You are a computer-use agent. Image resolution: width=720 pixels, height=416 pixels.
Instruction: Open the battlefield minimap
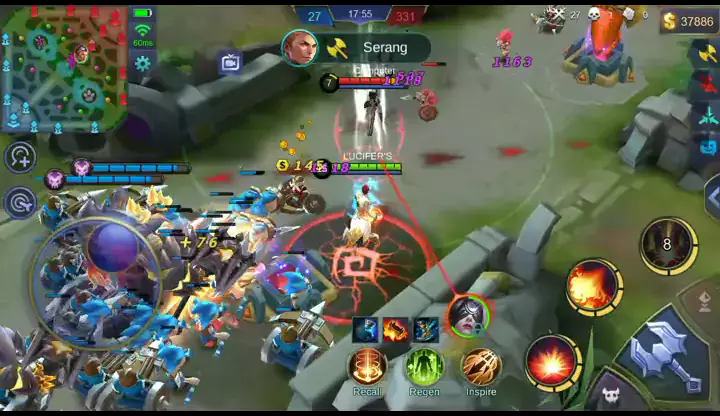[63, 66]
